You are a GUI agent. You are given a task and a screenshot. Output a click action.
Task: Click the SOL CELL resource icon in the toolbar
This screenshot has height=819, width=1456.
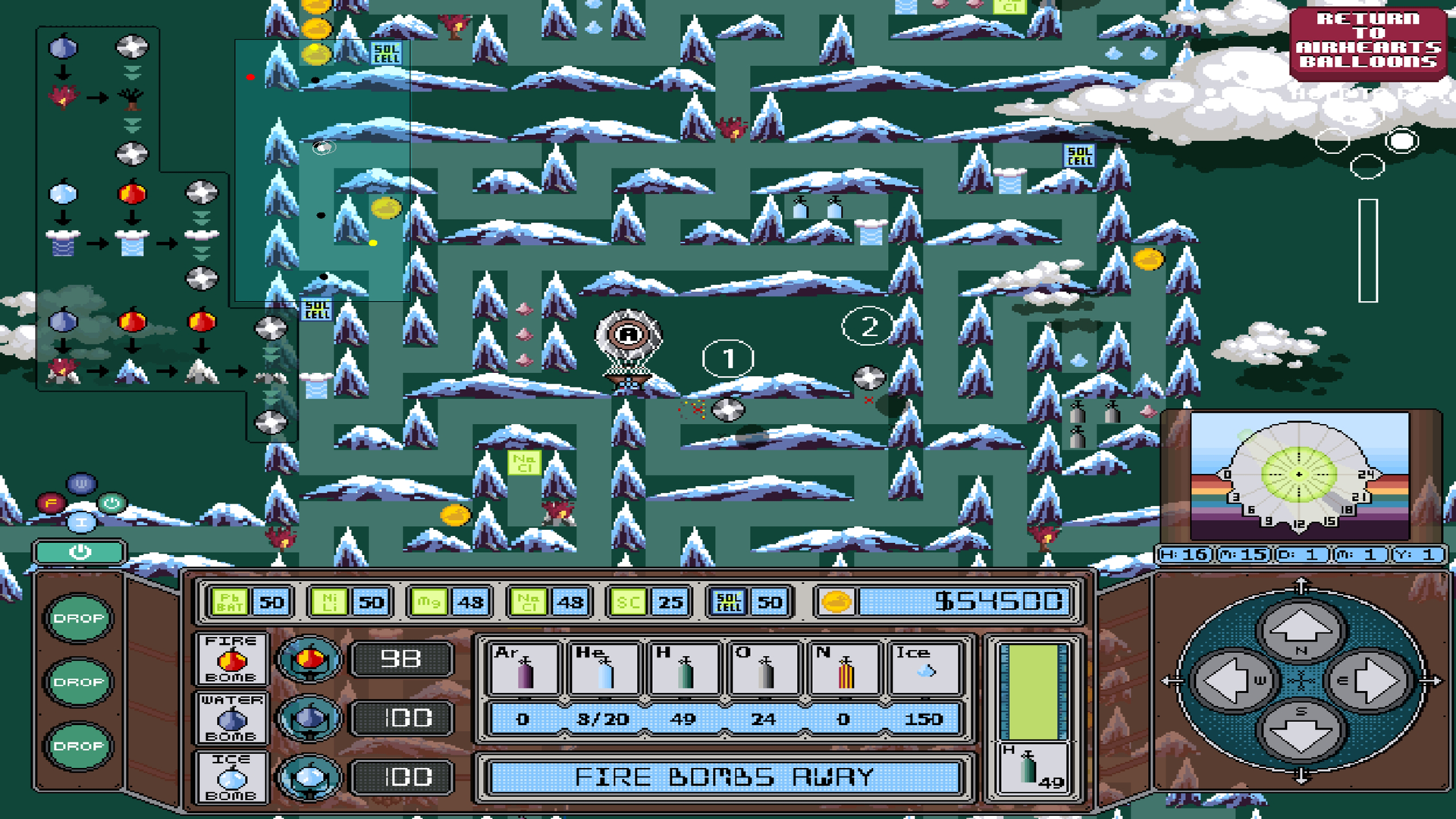click(x=729, y=603)
